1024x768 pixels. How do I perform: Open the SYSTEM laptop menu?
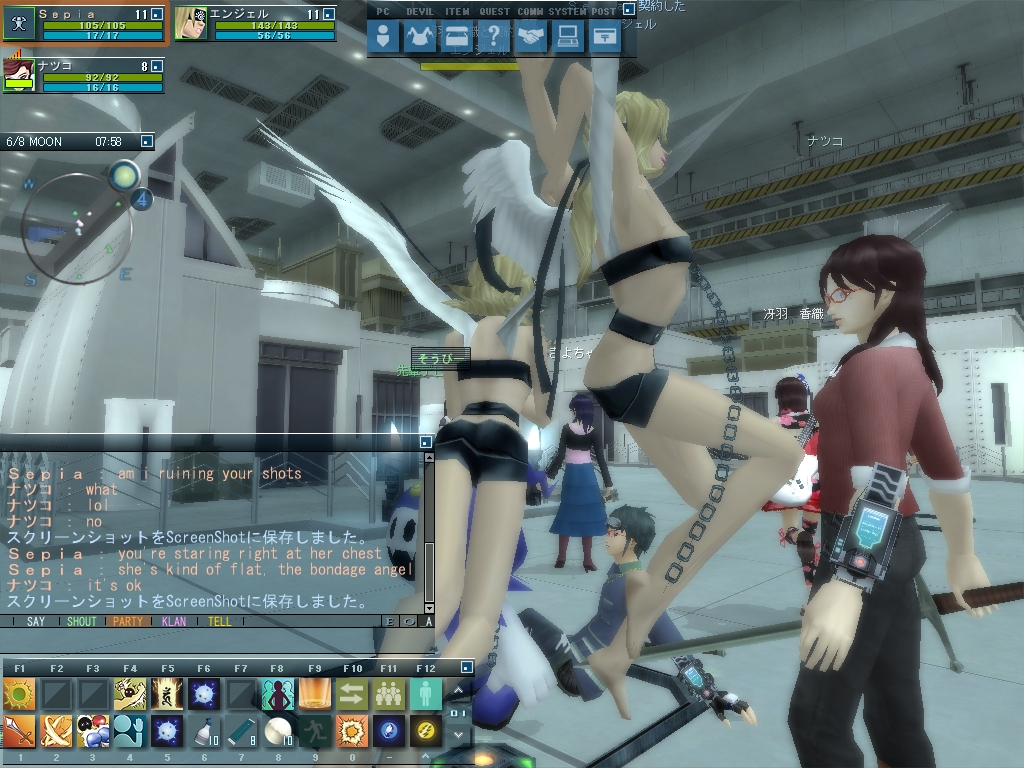coord(568,37)
